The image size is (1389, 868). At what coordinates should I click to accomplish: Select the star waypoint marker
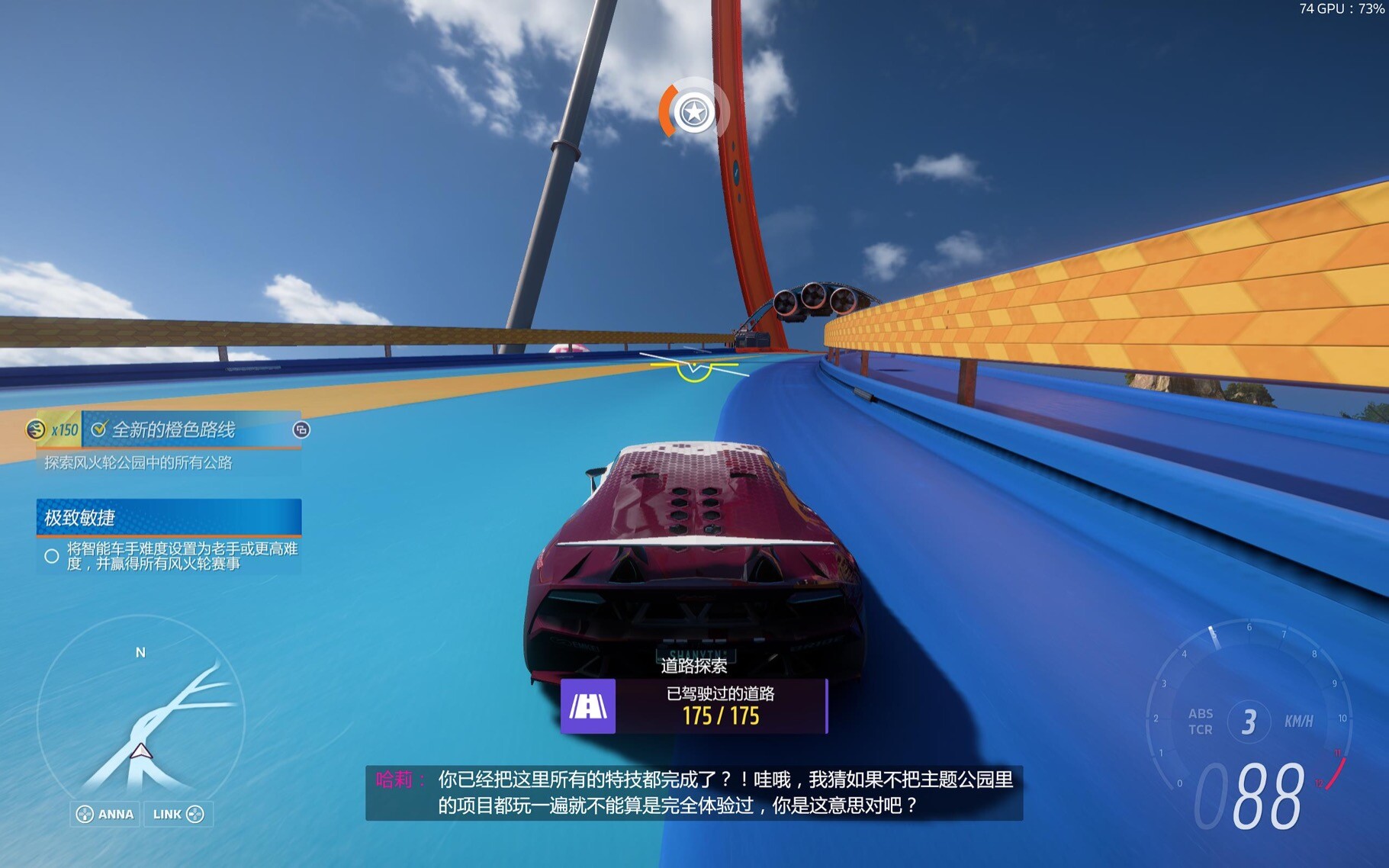tap(693, 113)
